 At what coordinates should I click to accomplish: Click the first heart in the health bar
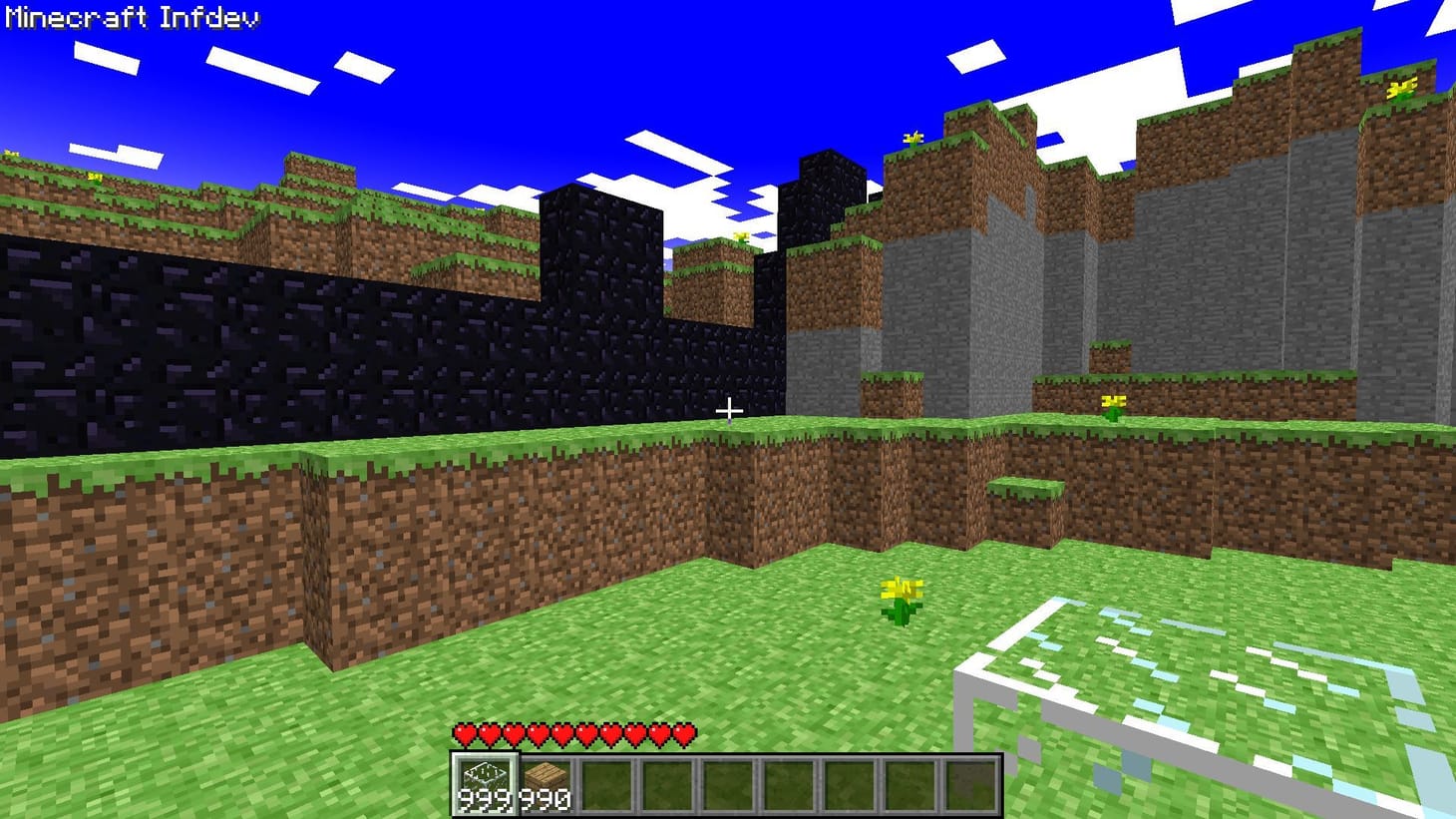tap(465, 732)
